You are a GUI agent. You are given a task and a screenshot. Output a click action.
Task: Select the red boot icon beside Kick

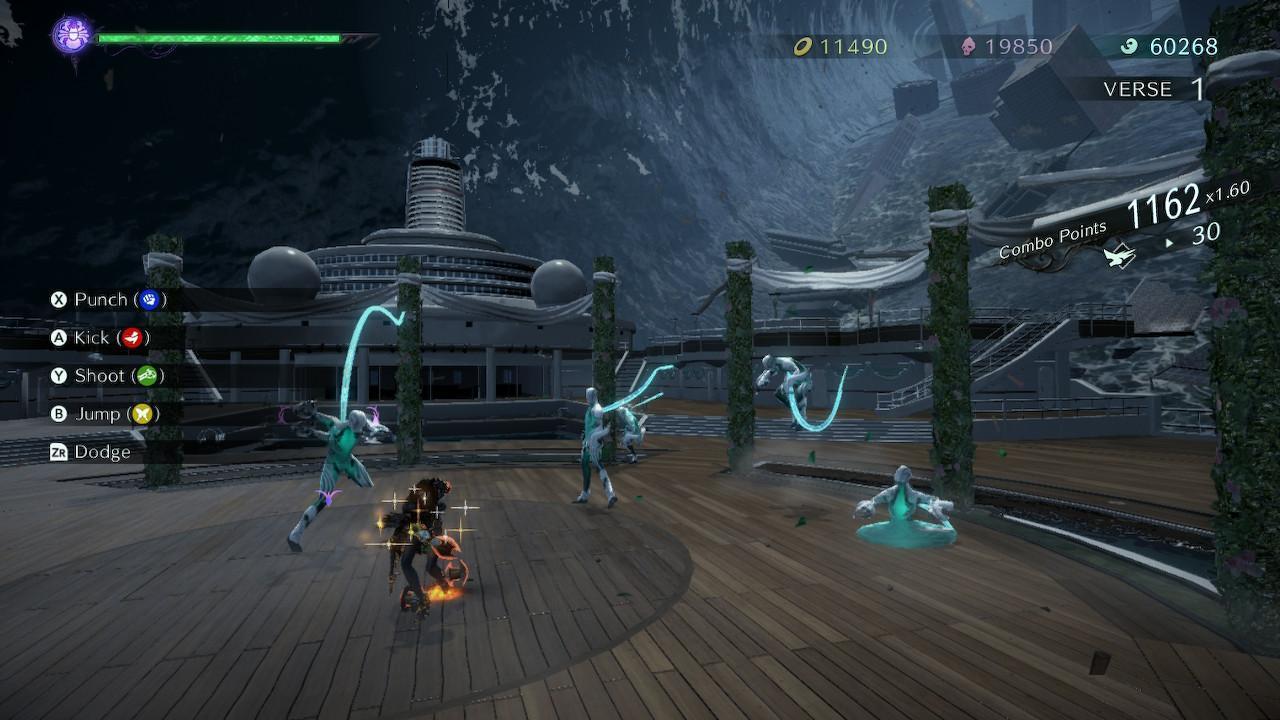point(134,338)
